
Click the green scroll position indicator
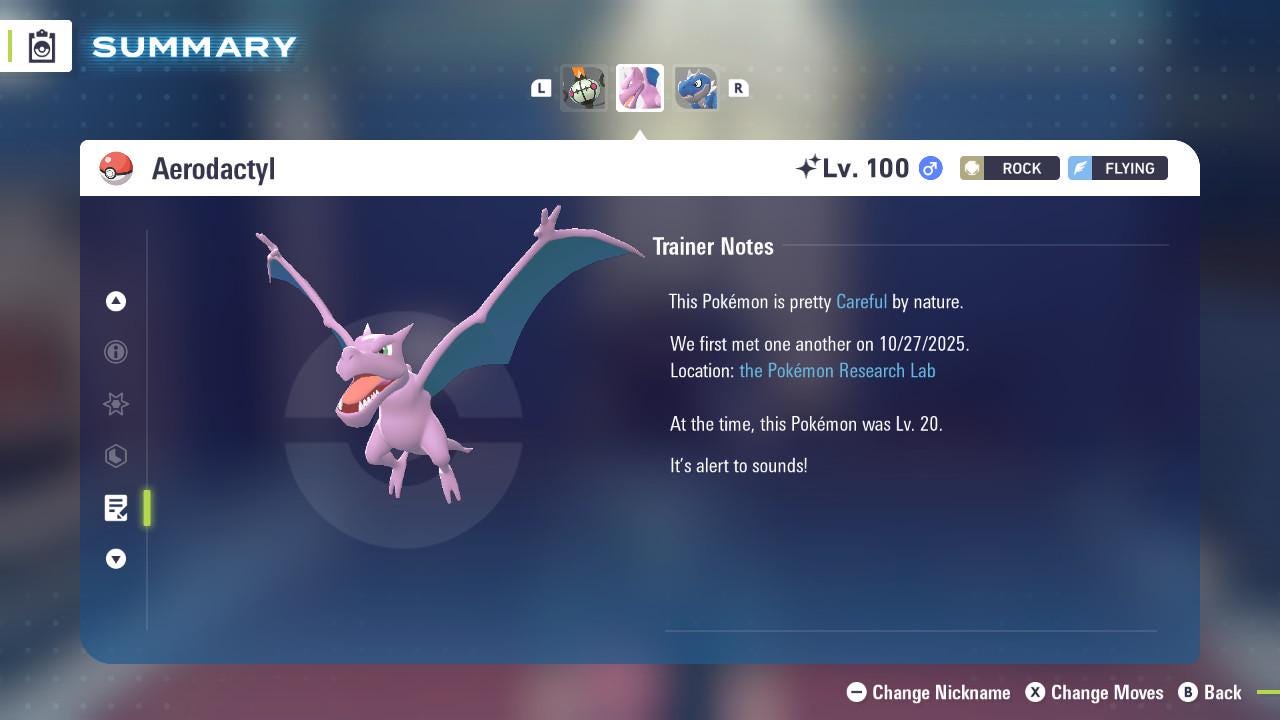click(147, 508)
